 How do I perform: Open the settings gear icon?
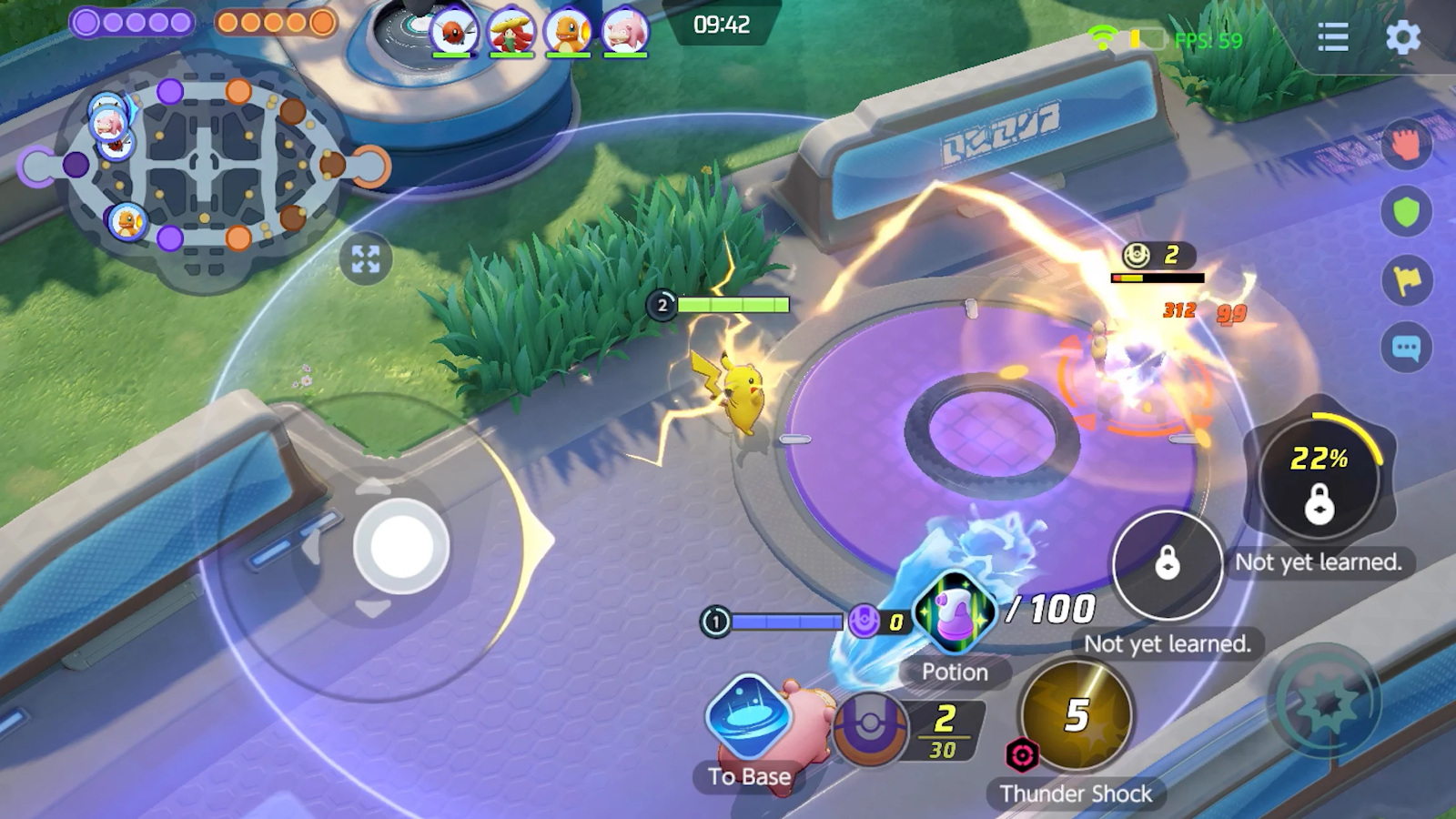(x=1403, y=38)
